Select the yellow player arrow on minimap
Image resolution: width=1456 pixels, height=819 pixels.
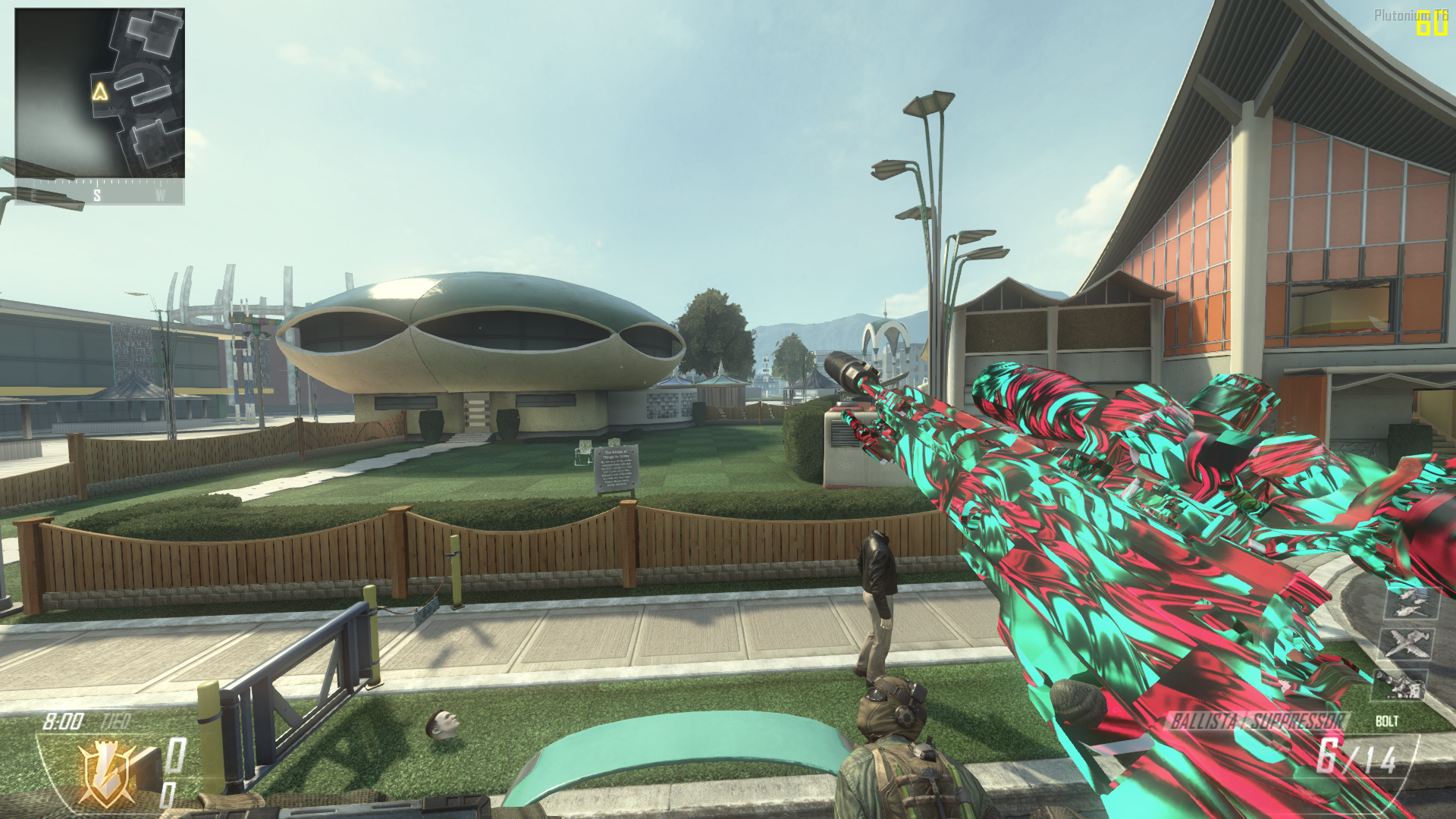click(100, 93)
